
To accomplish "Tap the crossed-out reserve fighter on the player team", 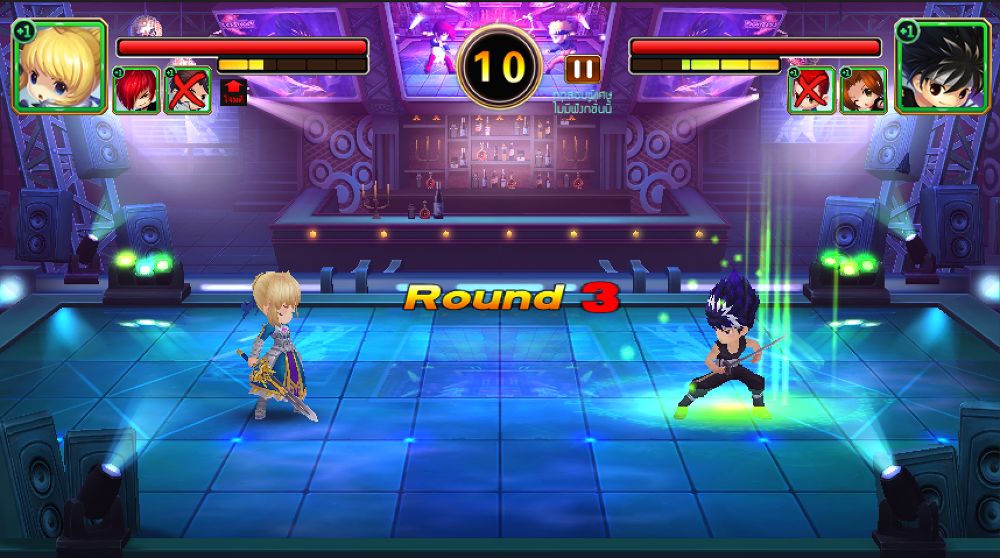I will coord(187,91).
